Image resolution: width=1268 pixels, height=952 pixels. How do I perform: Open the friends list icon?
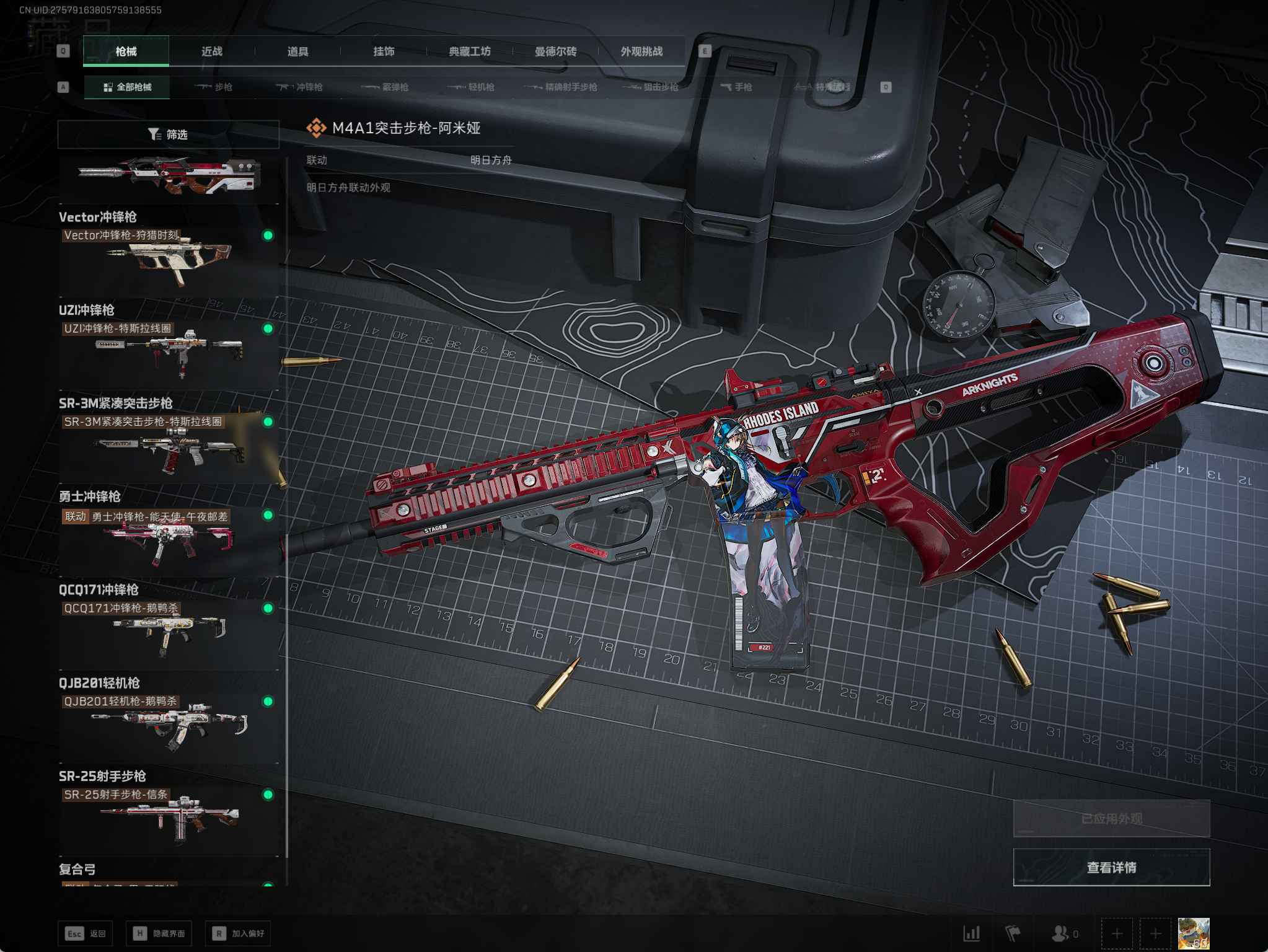coord(1060,933)
